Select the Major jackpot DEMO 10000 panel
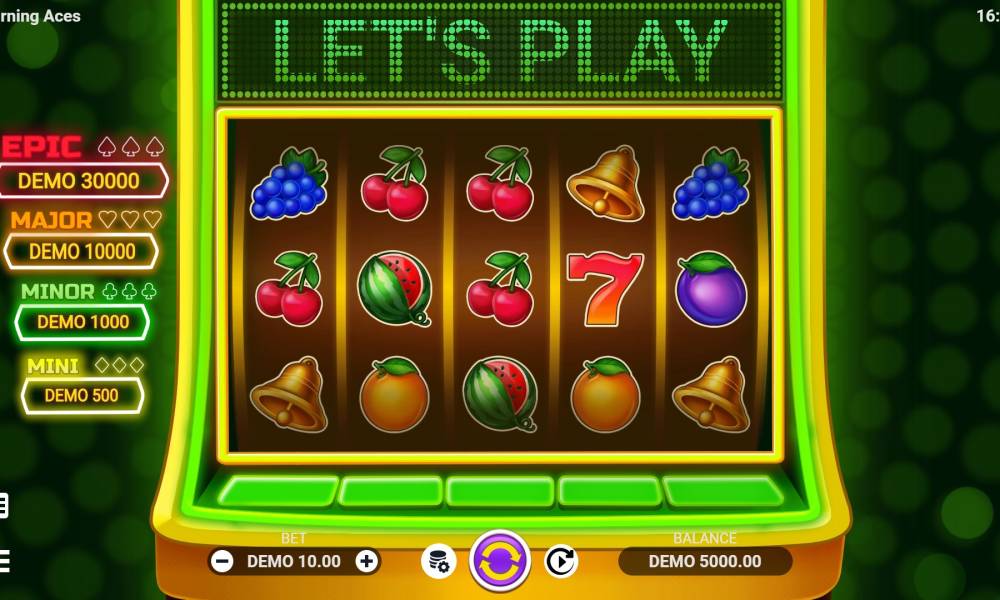Viewport: 1000px width, 600px height. click(x=82, y=251)
